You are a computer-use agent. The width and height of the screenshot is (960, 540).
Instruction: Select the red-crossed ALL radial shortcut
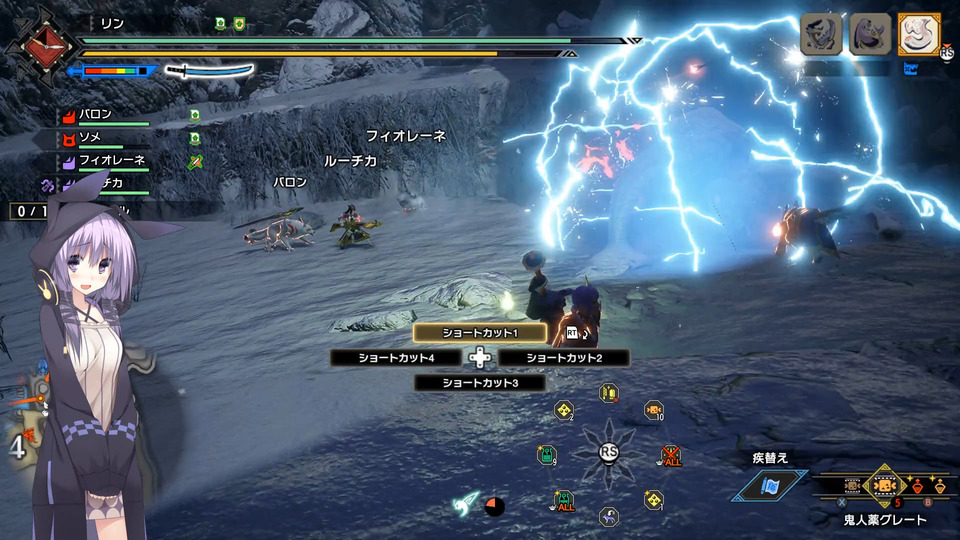(x=669, y=456)
